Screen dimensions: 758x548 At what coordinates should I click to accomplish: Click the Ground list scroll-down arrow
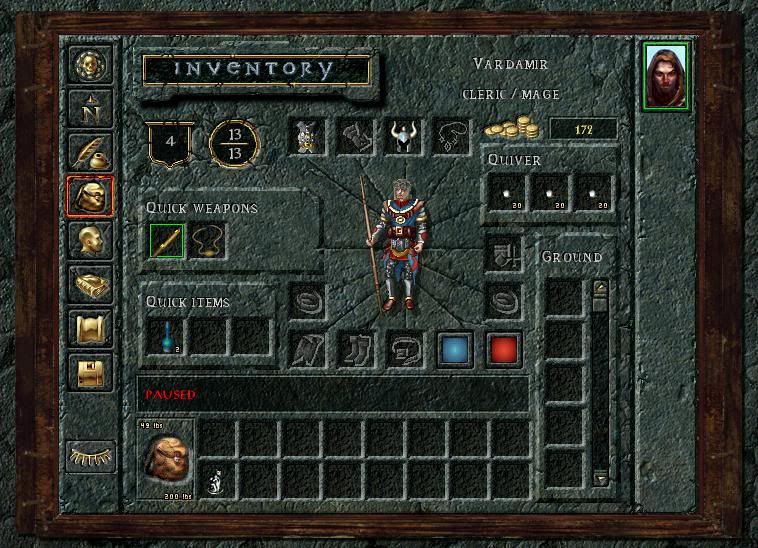coord(600,479)
